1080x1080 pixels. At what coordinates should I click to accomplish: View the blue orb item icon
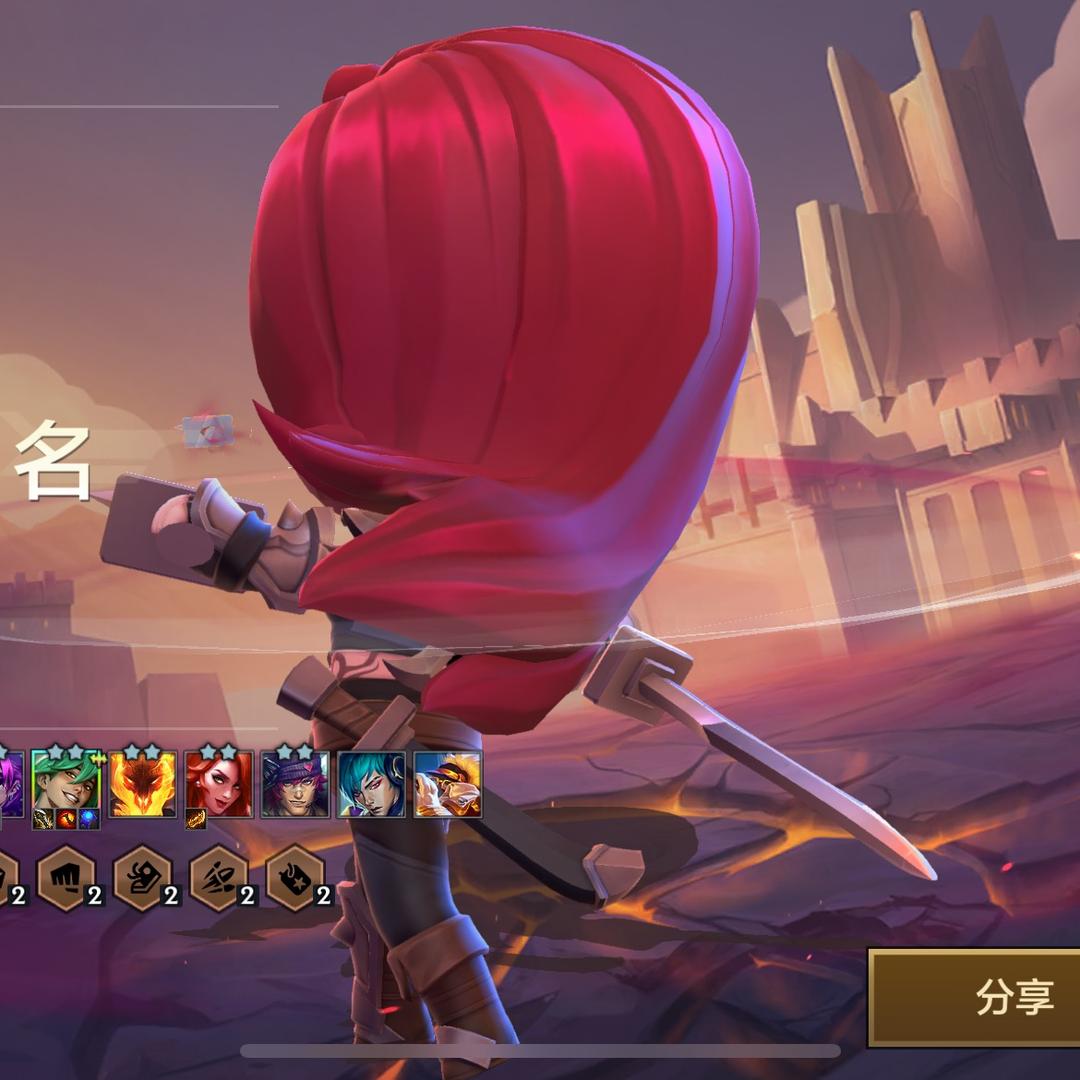[x=89, y=820]
